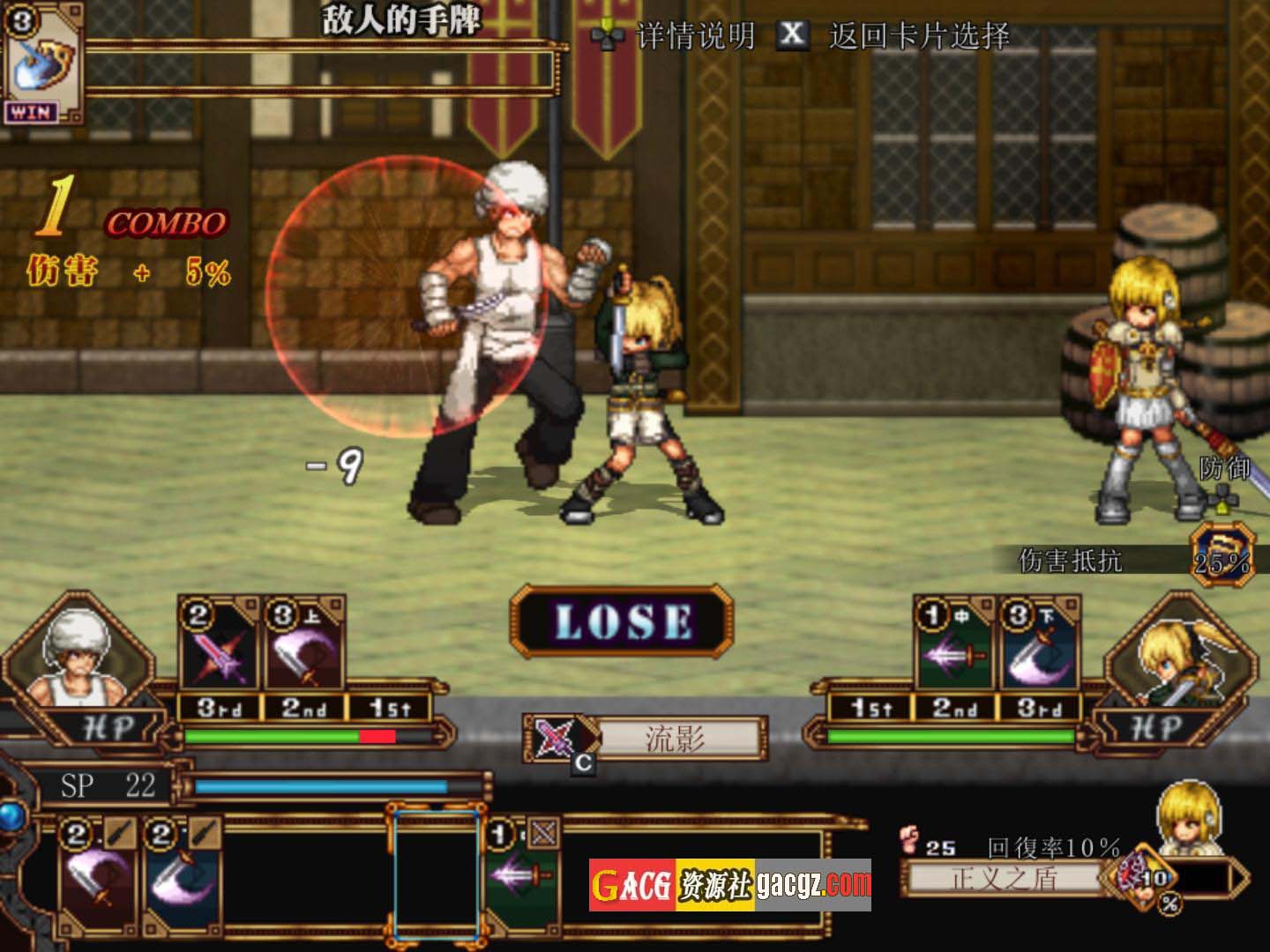Click the blue orb on the hand frame
This screenshot has height=952, width=1270.
point(11,816)
